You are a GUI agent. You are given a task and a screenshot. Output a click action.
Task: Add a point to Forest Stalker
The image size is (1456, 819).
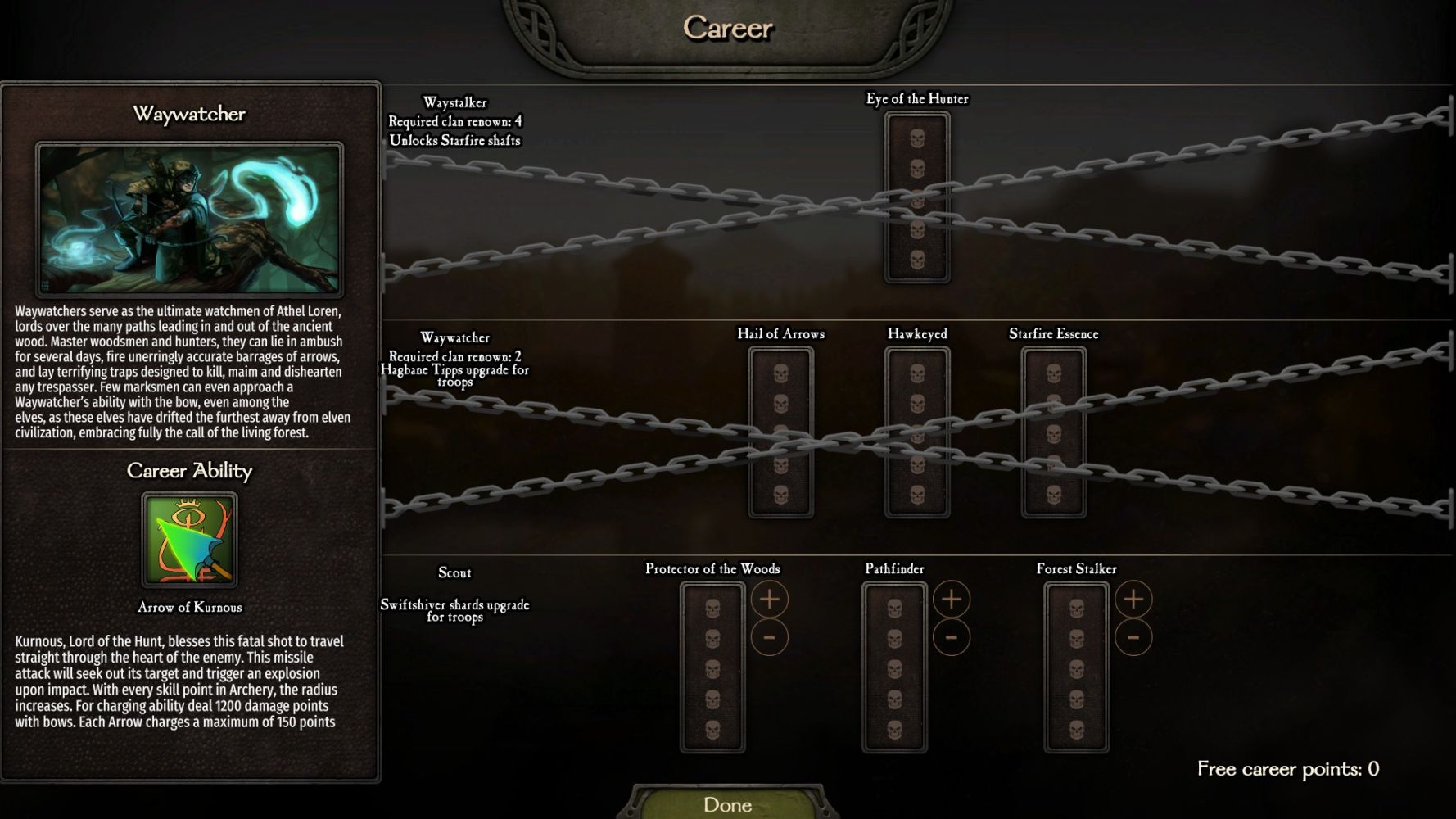(x=1133, y=600)
